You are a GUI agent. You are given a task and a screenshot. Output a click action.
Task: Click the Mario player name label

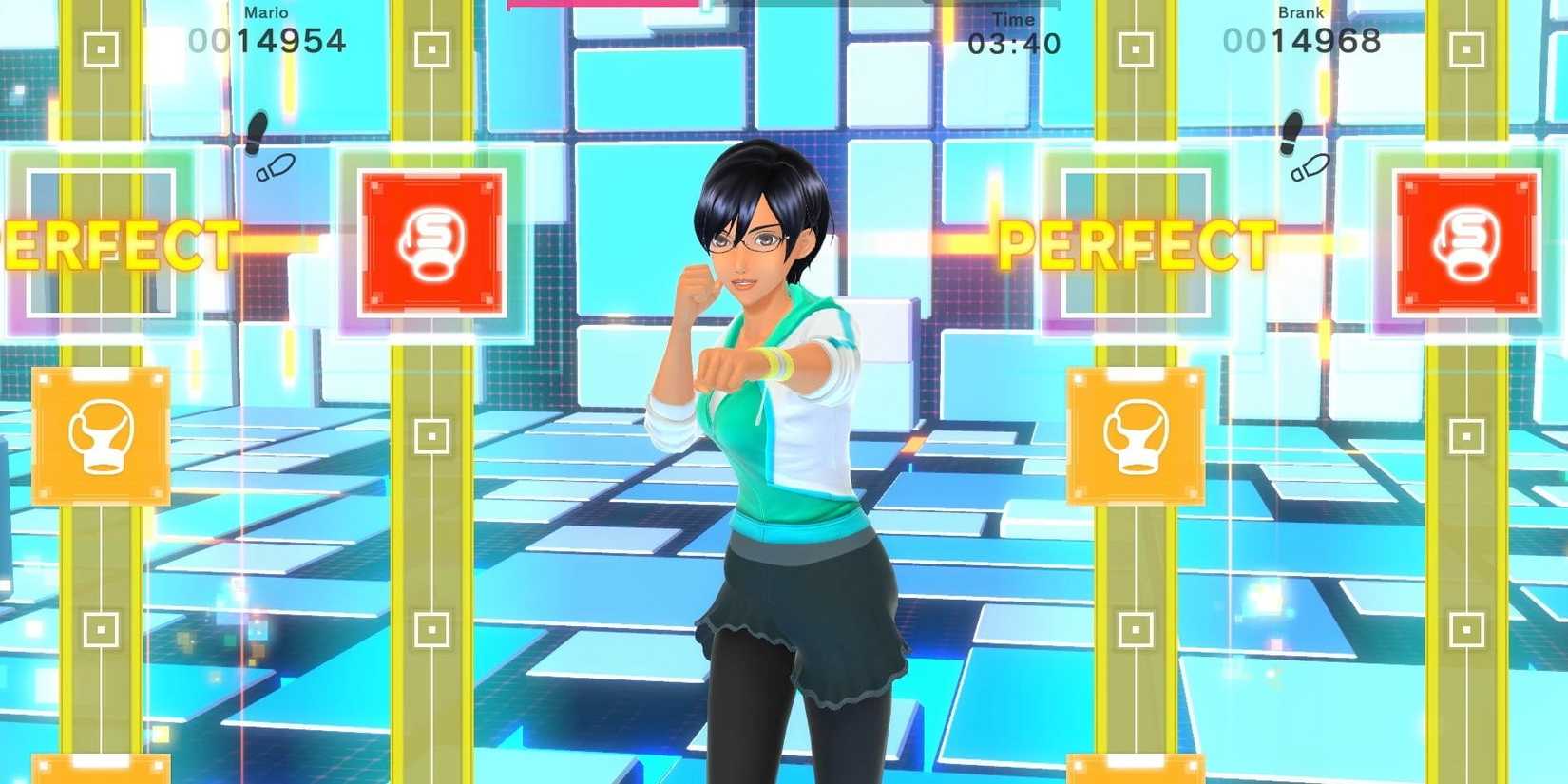point(266,12)
